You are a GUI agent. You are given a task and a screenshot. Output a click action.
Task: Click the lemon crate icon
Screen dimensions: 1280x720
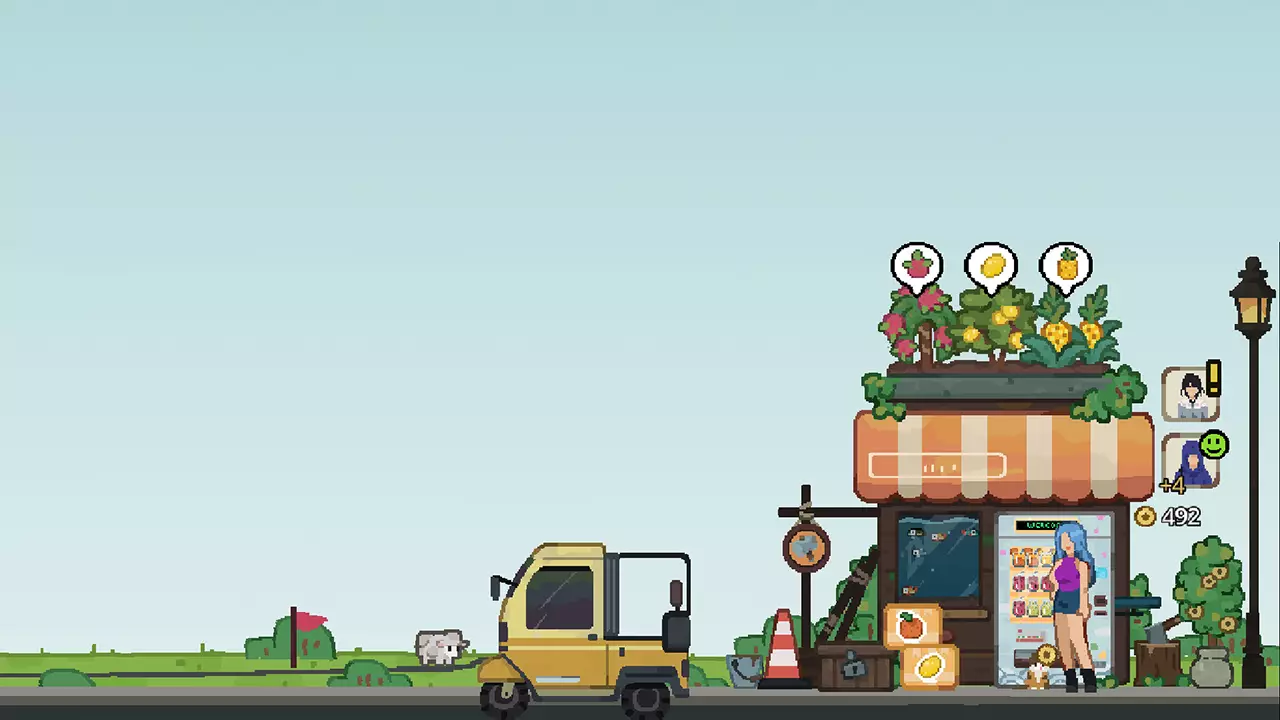click(930, 665)
